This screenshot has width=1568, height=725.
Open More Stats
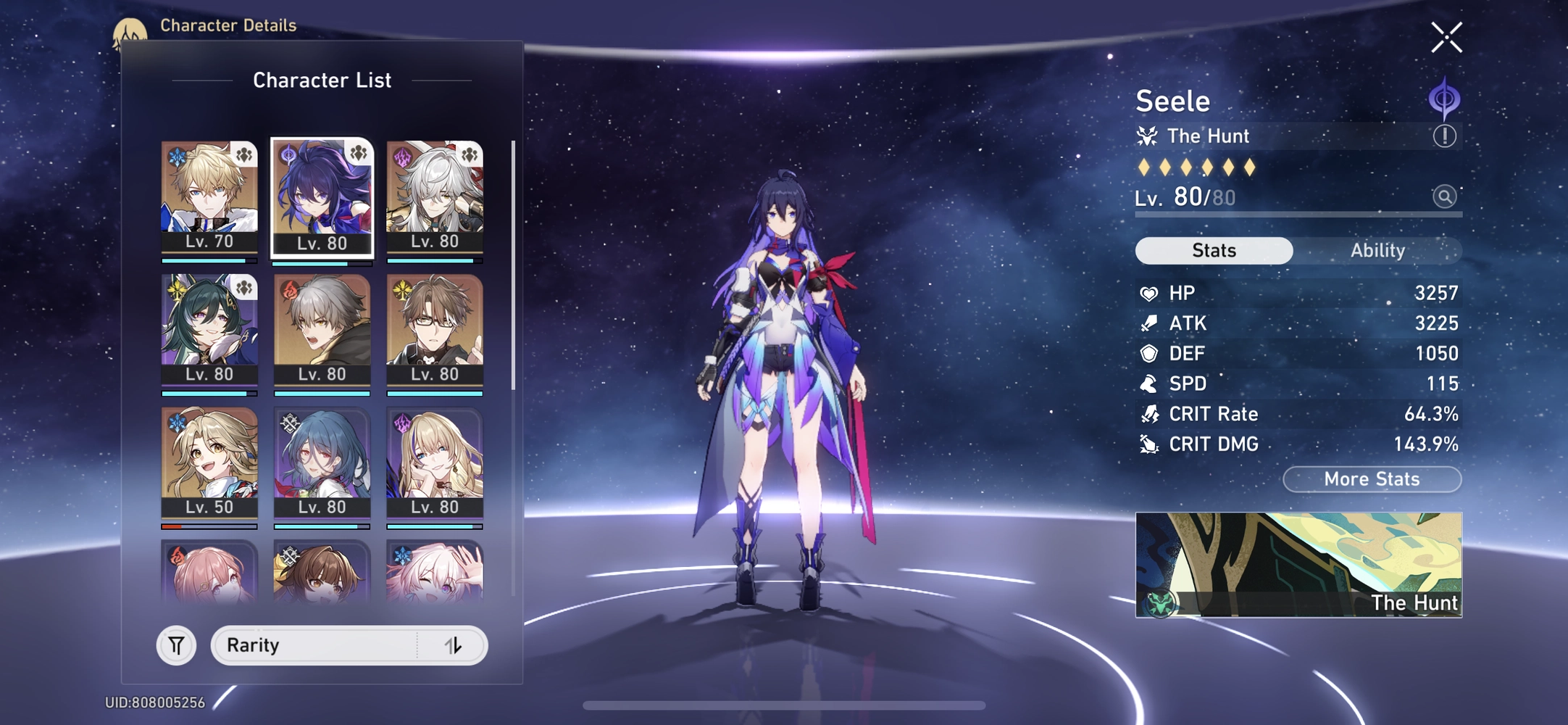point(1372,479)
